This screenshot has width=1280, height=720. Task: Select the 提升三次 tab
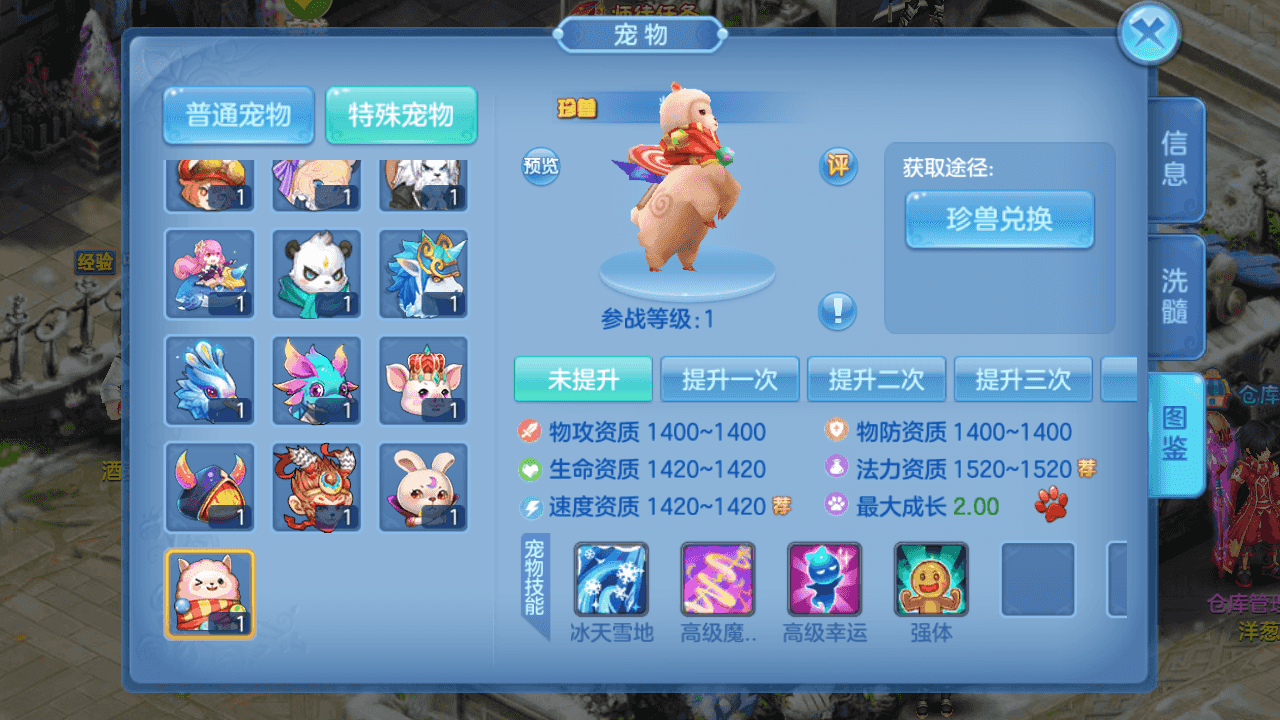1023,379
